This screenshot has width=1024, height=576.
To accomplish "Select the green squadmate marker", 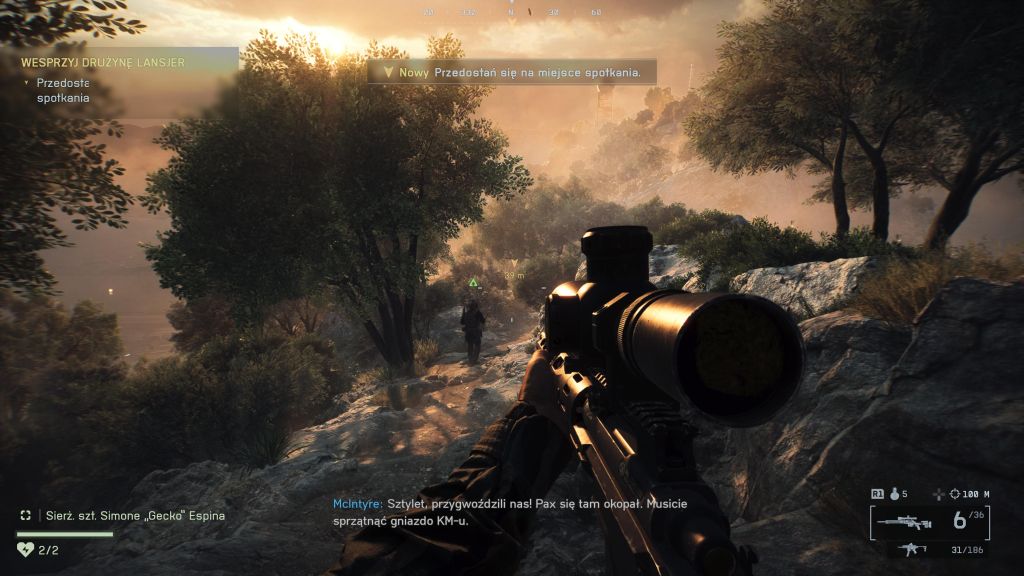I will pyautogui.click(x=473, y=283).
